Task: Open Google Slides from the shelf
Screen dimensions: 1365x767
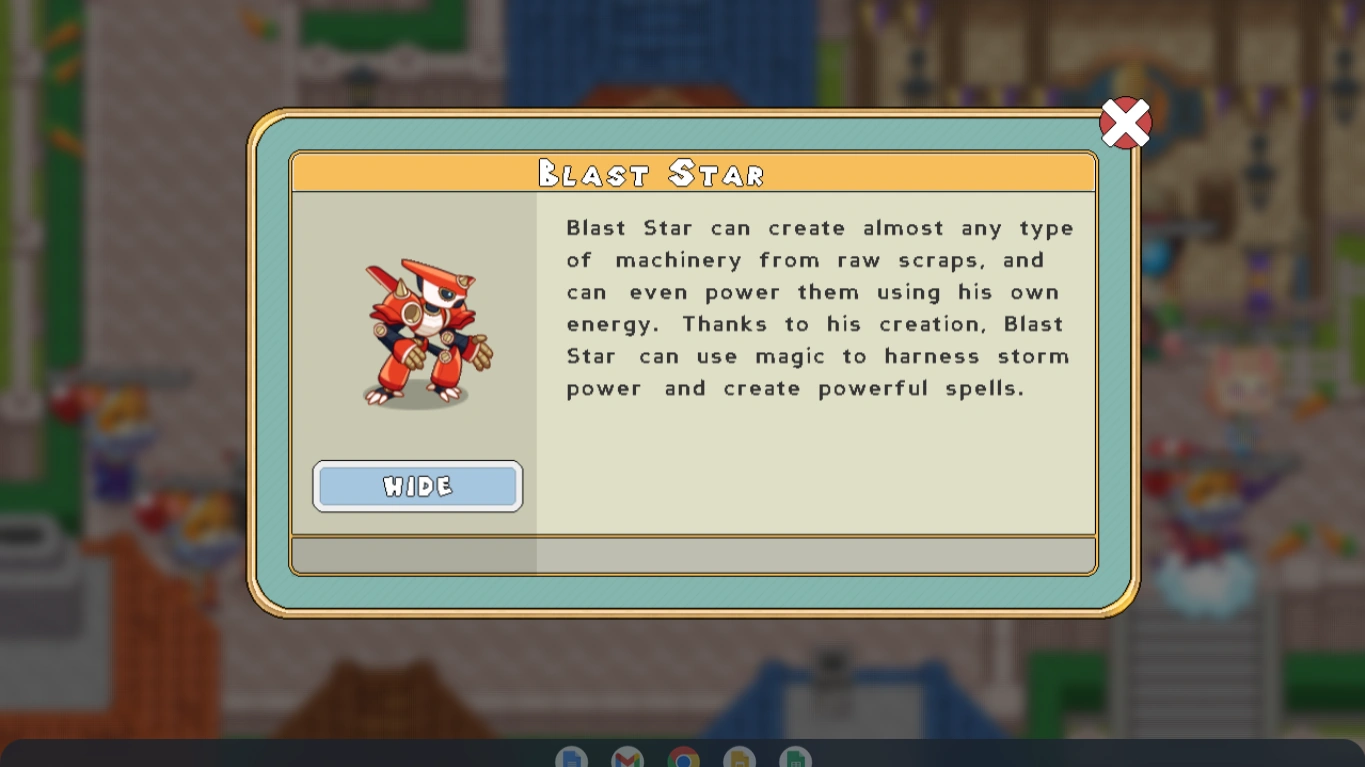Action: (740, 760)
